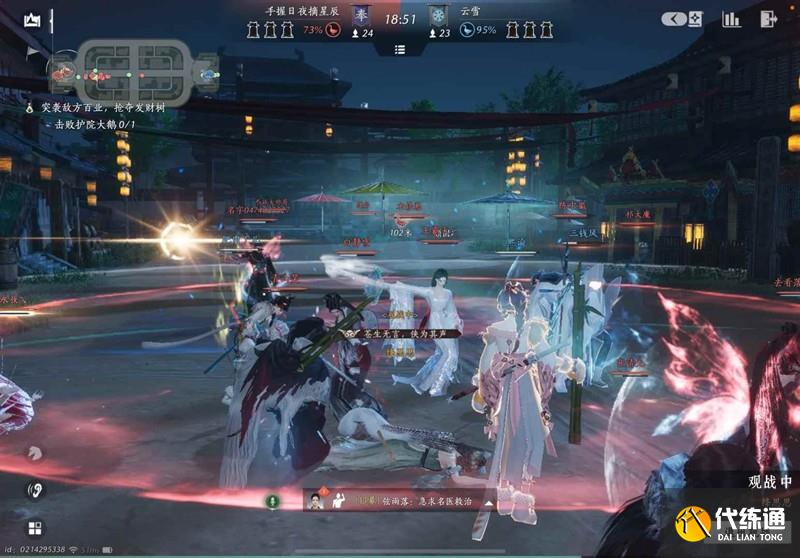The image size is (800, 558).
Task: Open the four-square grid menu
Action: coord(34,527)
